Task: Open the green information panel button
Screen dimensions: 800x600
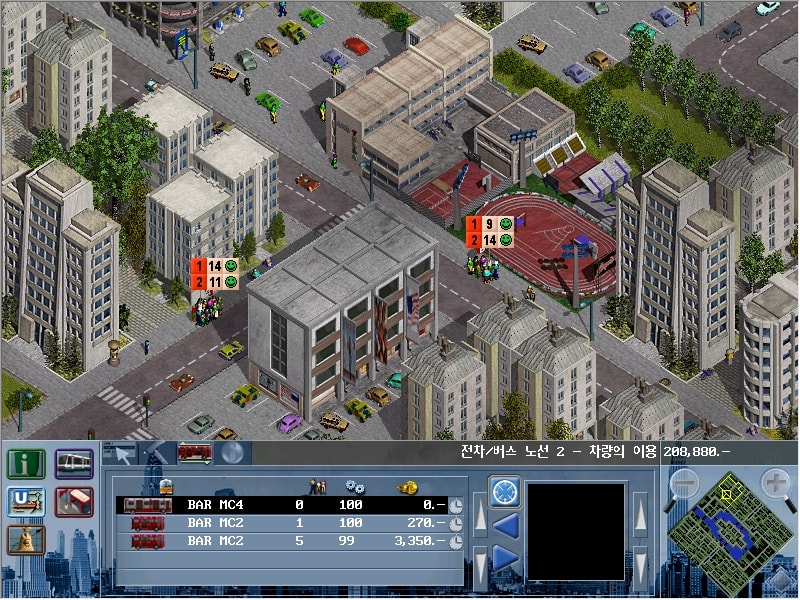Action: point(25,464)
